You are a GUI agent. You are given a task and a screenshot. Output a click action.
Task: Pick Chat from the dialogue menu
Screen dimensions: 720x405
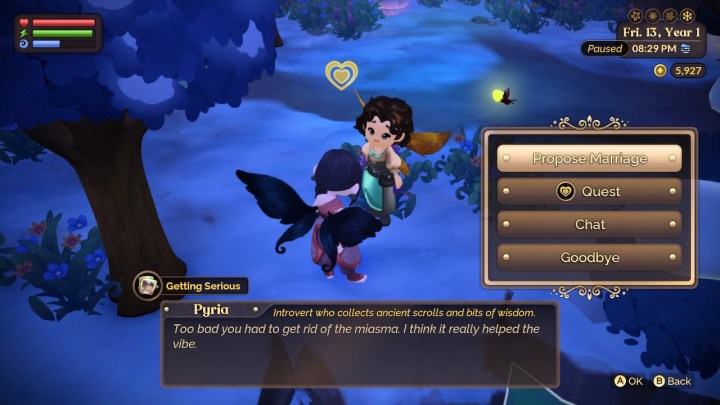tap(590, 224)
